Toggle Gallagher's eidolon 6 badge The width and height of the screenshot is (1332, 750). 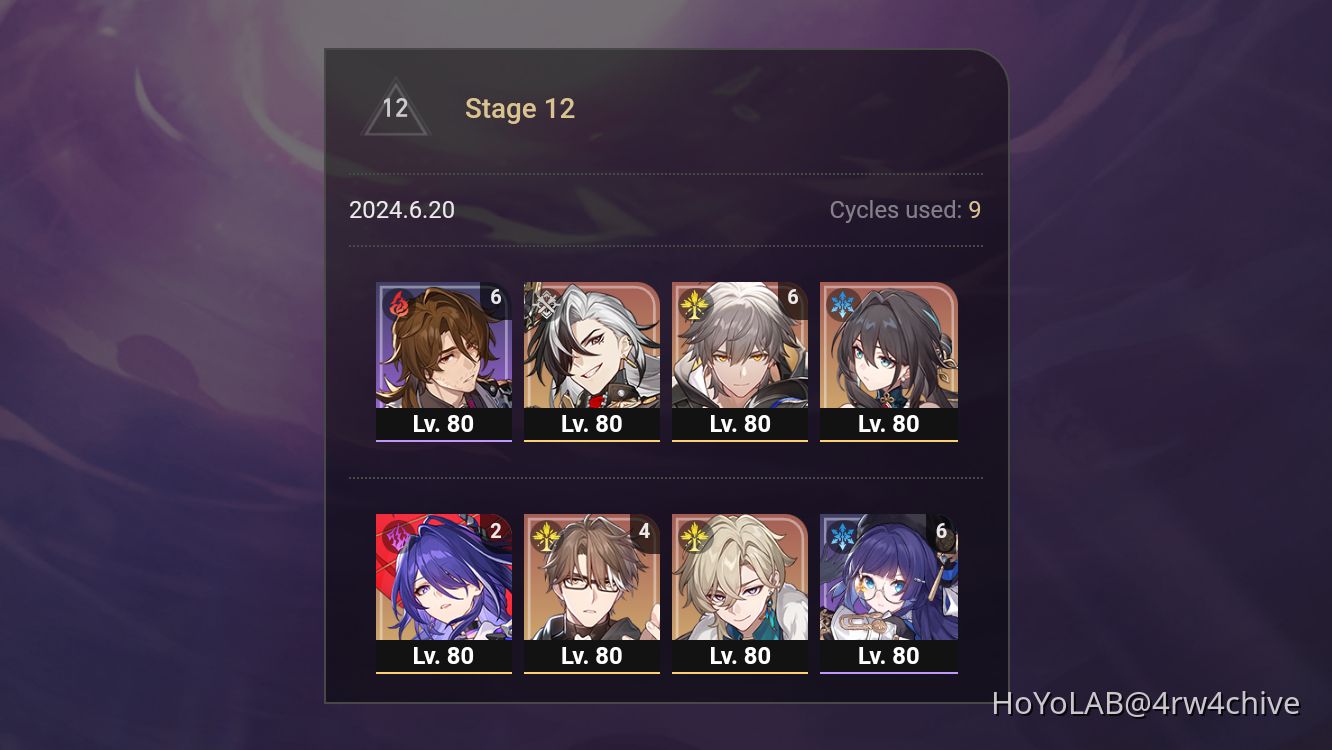click(496, 296)
